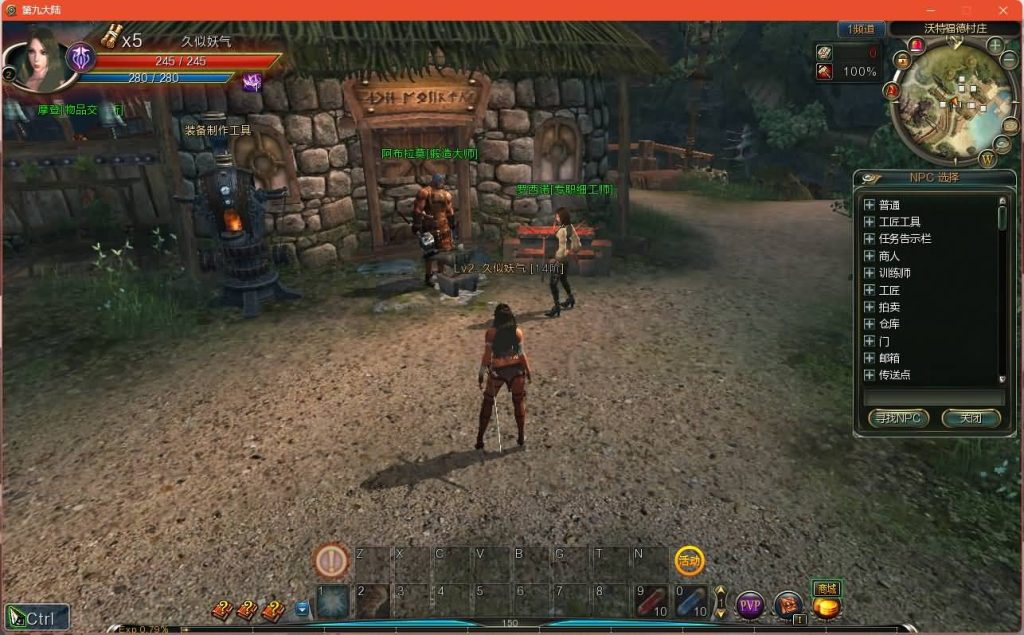
Task: Use the blue potion in slot 0
Action: tap(692, 601)
